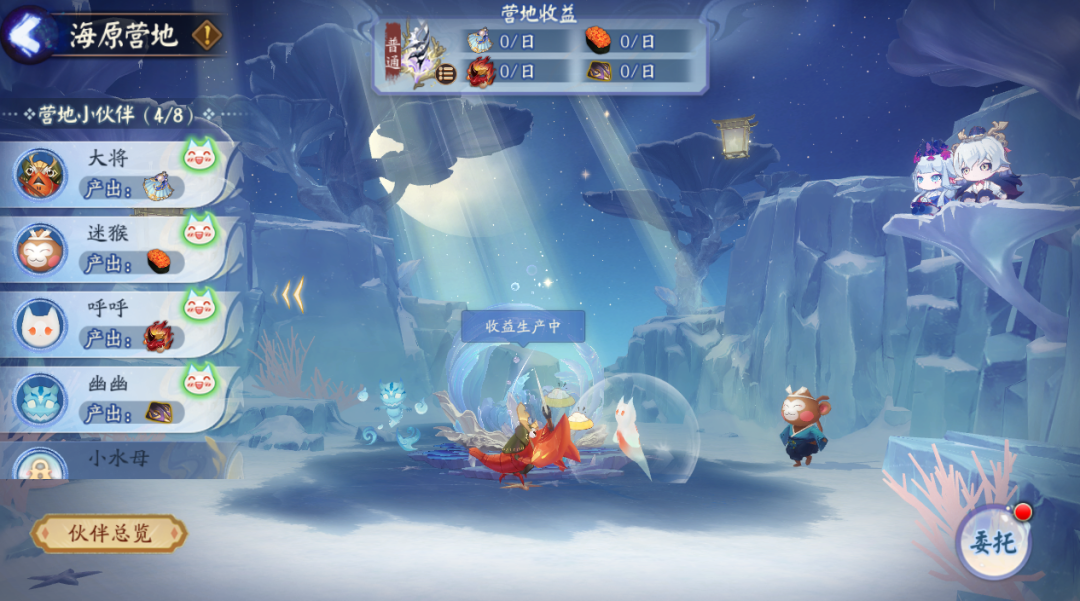Select the 迷猴 companion row
Image resolution: width=1080 pixels, height=601 pixels.
(120, 248)
